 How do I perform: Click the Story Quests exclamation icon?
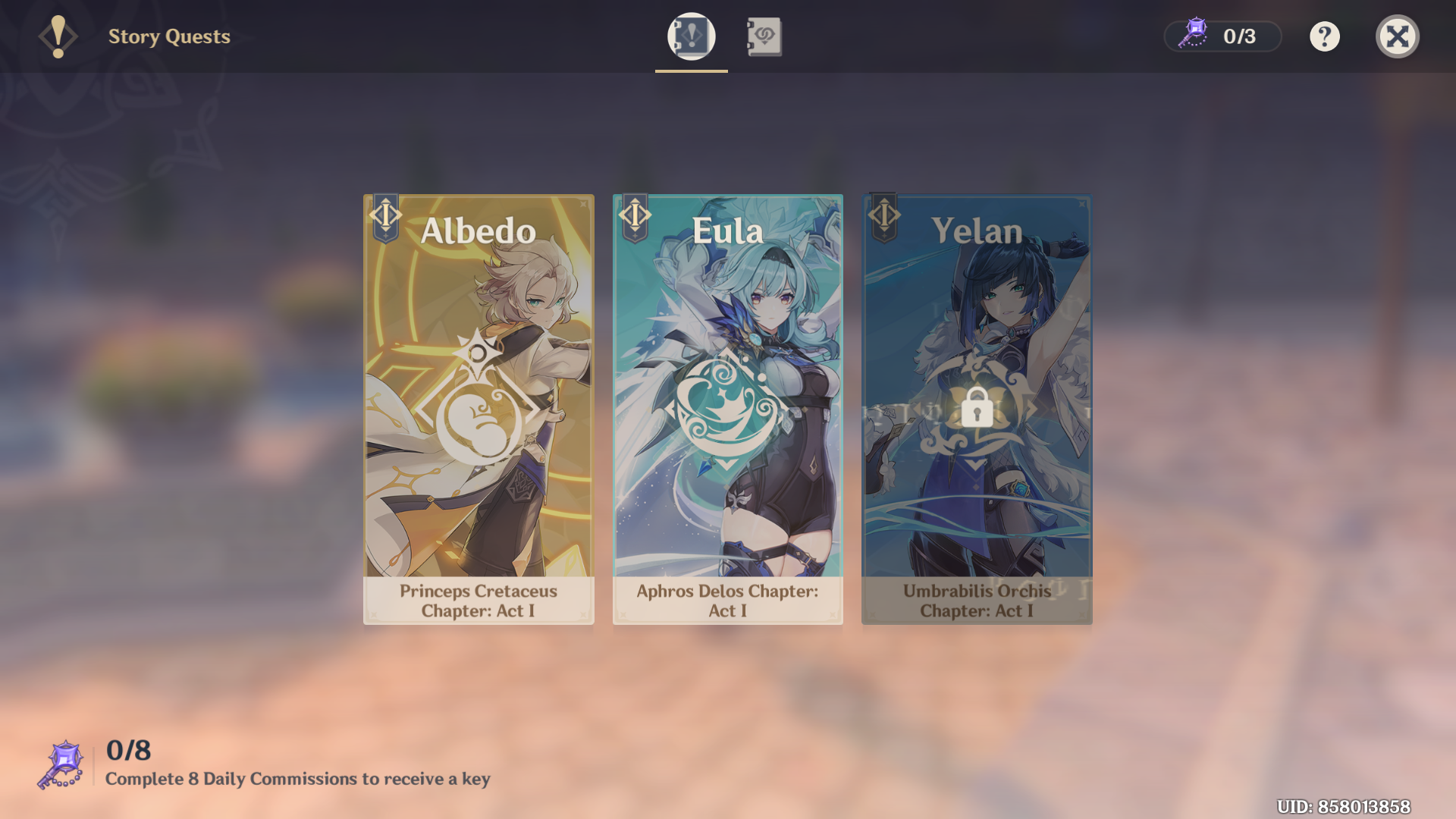[58, 36]
